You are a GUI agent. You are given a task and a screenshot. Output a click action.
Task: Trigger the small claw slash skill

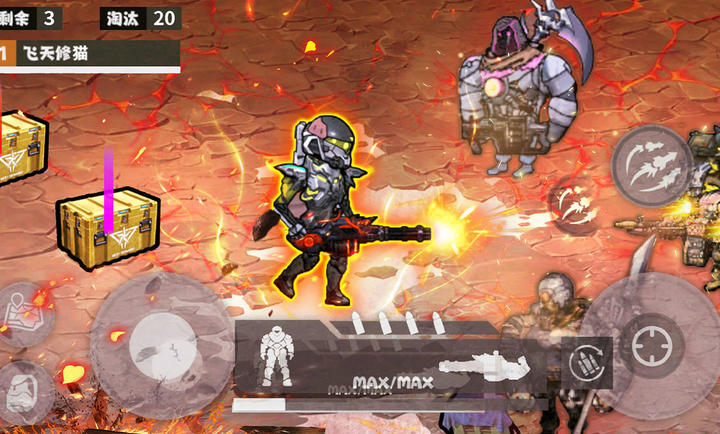tap(574, 205)
